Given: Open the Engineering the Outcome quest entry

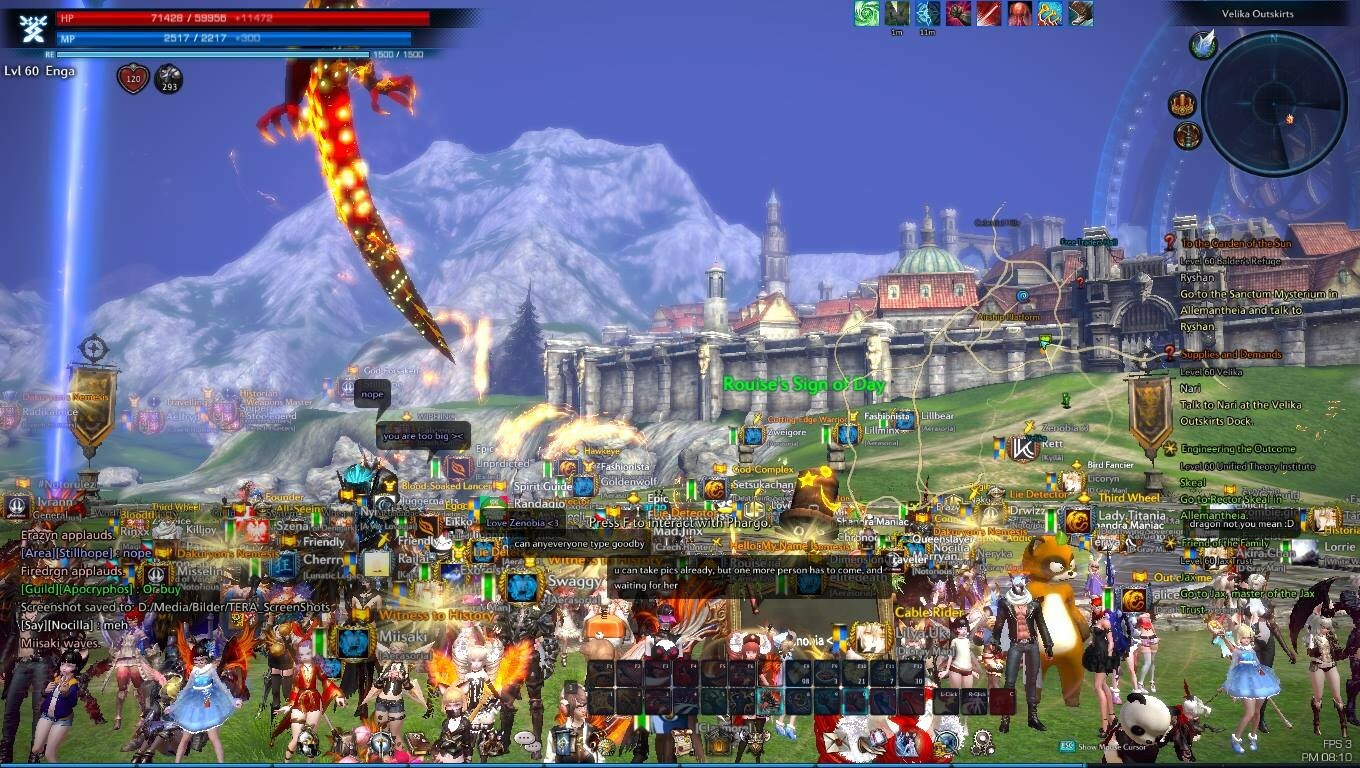Looking at the screenshot, I should (x=1237, y=449).
